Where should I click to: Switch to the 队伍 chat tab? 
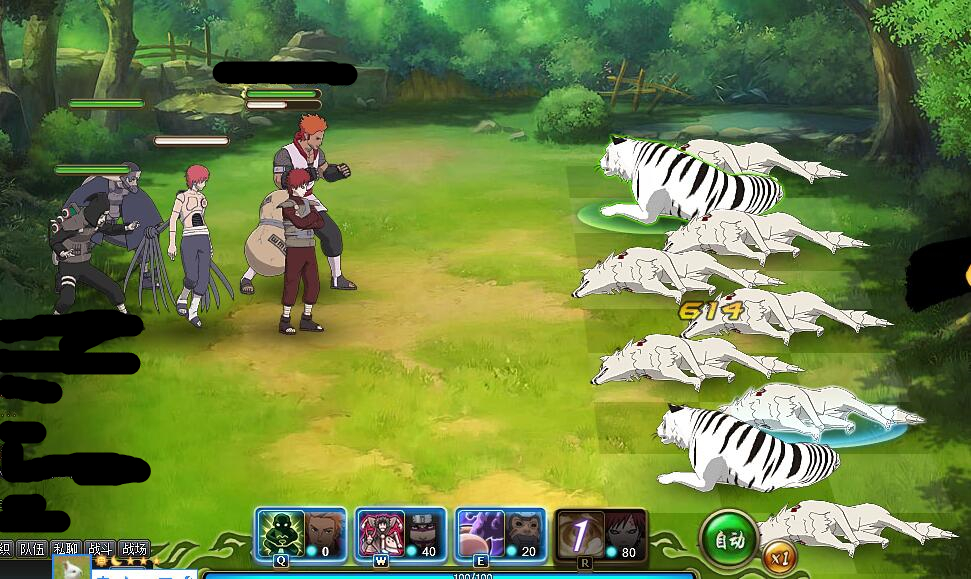coord(33,548)
